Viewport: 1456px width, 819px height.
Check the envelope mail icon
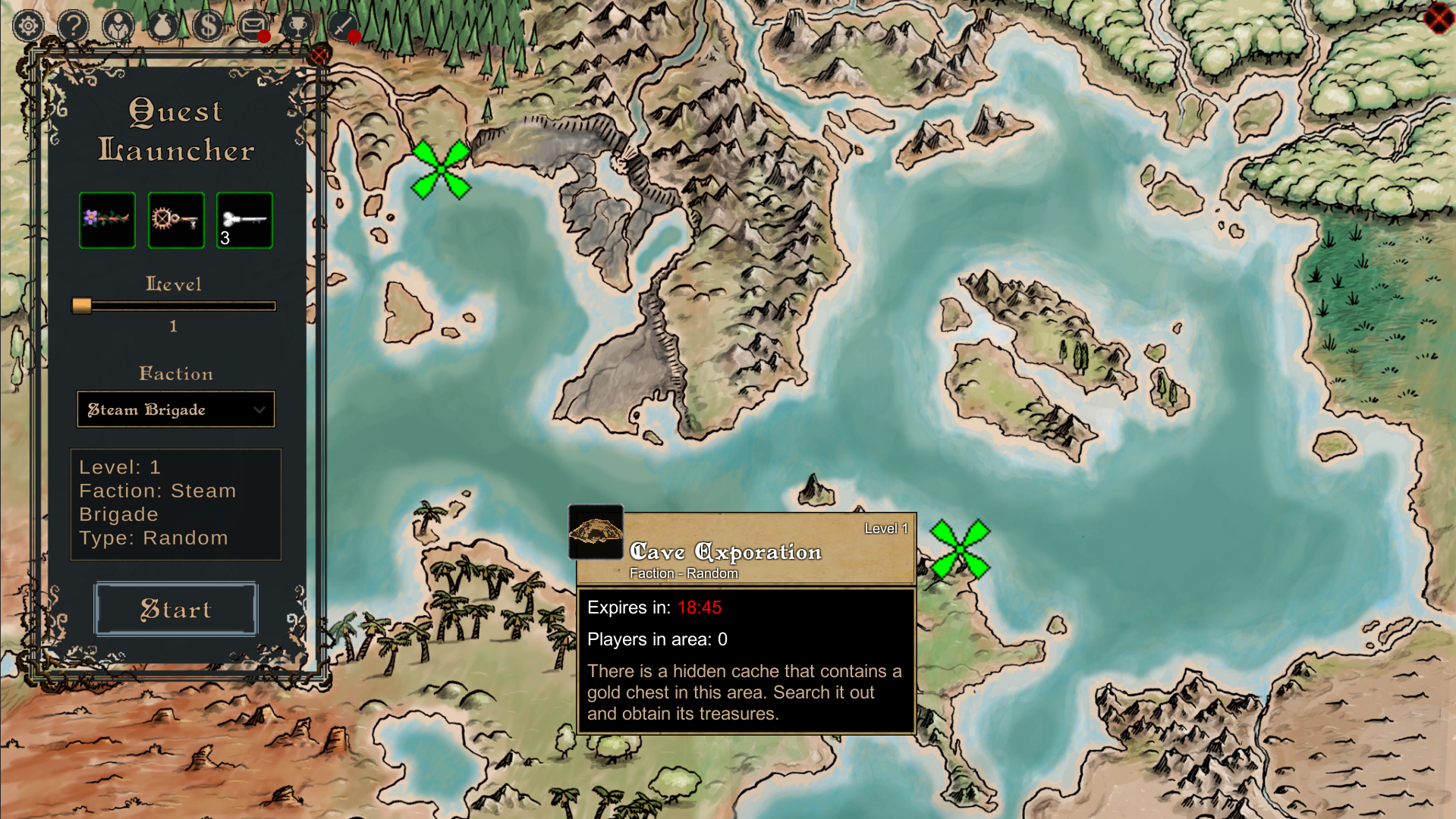point(252,27)
